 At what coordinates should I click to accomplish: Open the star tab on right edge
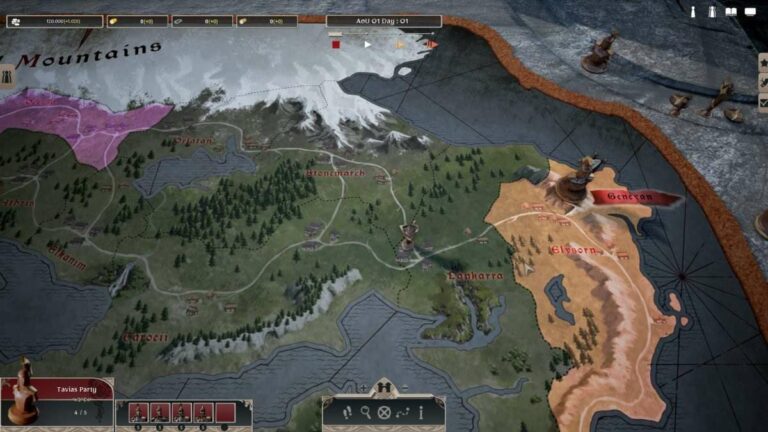(763, 62)
